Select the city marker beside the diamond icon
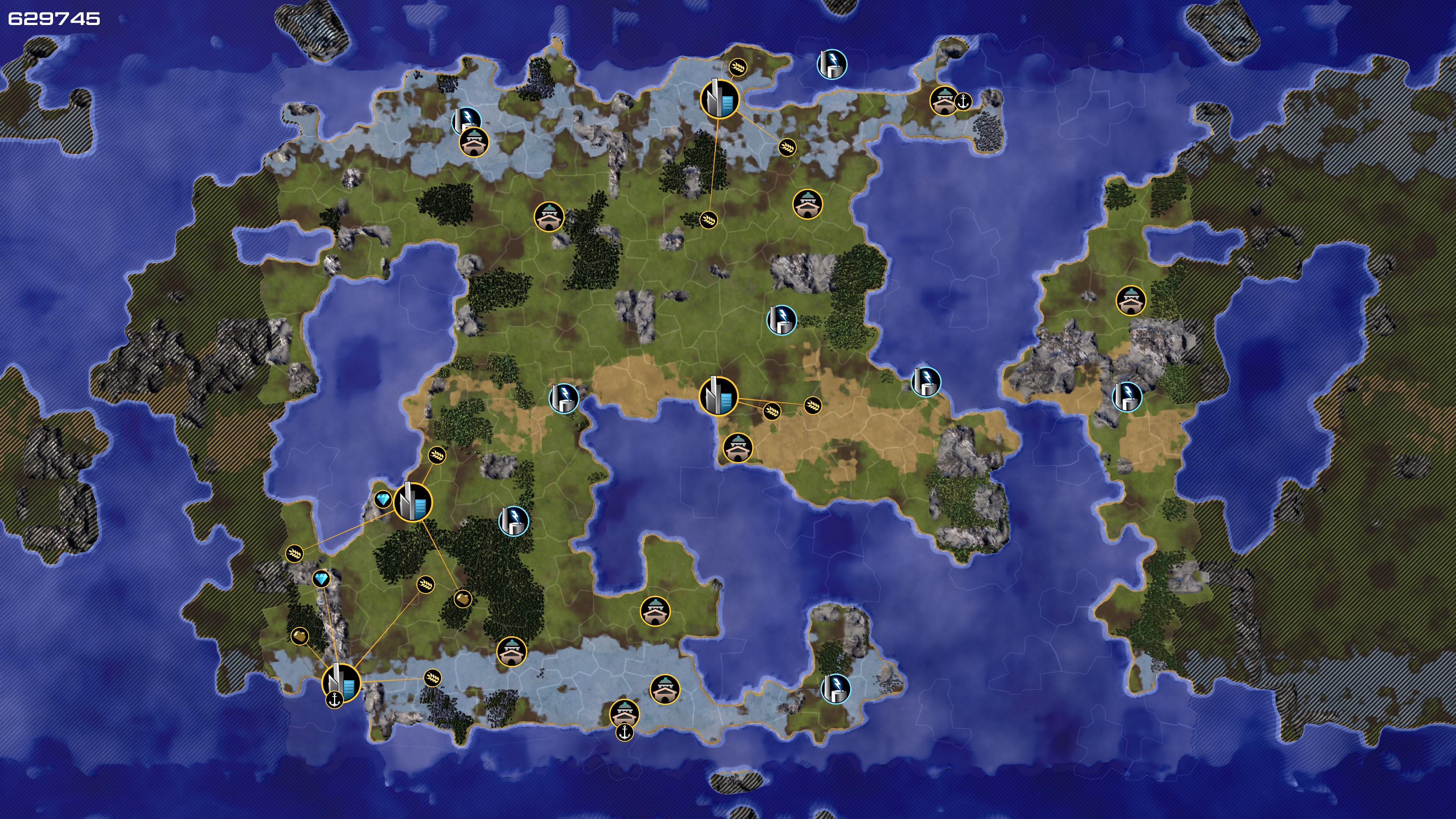 coord(413,502)
